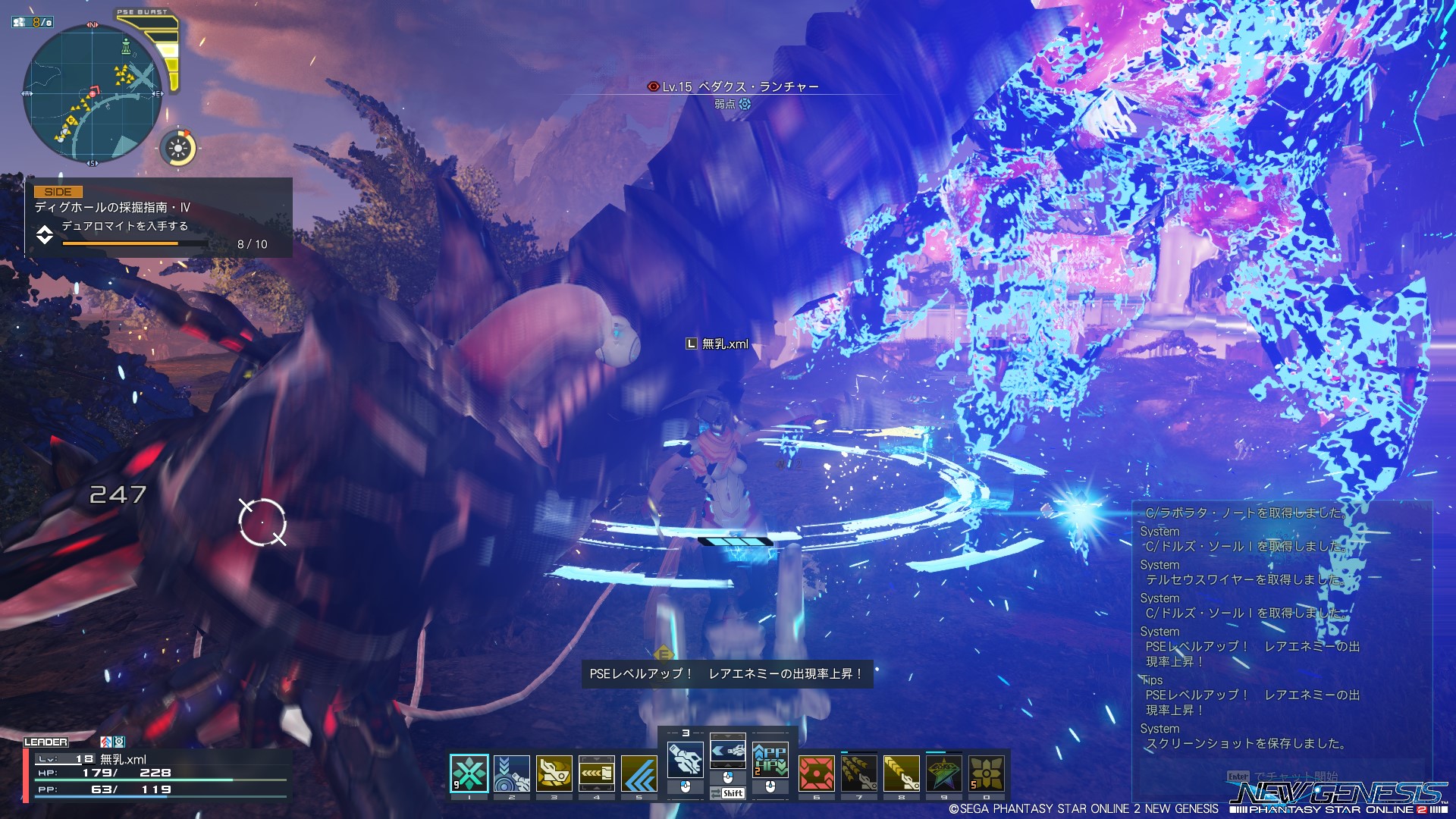This screenshot has width=1456, height=819.
Task: Click the sun day-night clock icon
Action: pos(178,147)
